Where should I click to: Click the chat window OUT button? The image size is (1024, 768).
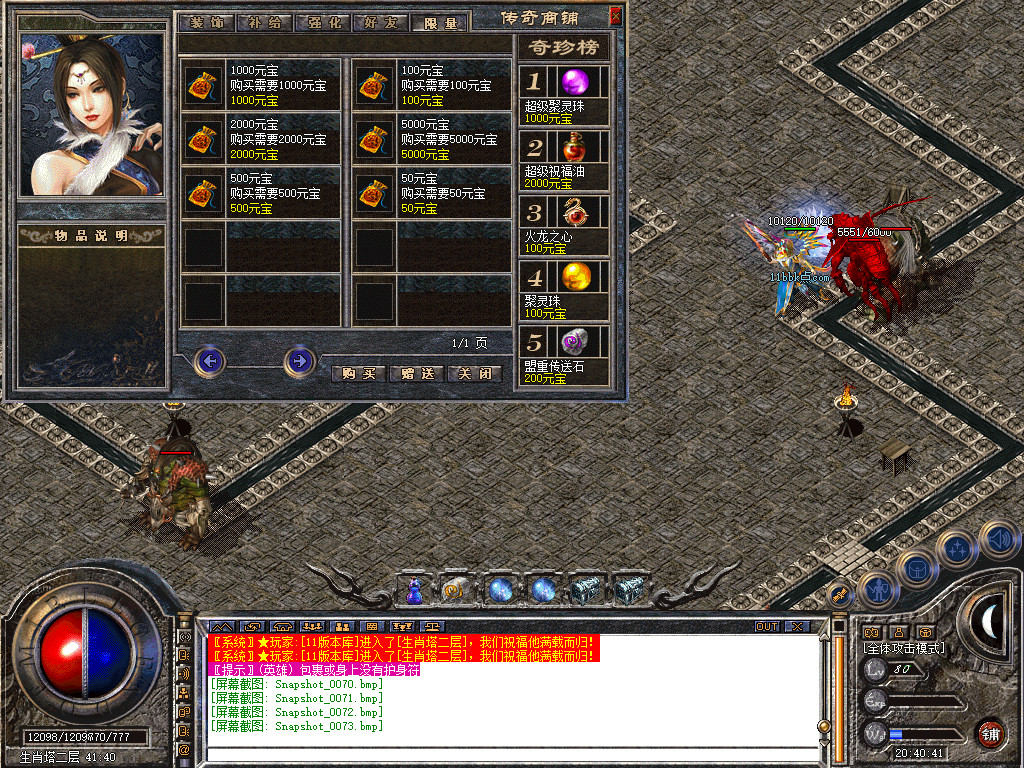pyautogui.click(x=767, y=626)
